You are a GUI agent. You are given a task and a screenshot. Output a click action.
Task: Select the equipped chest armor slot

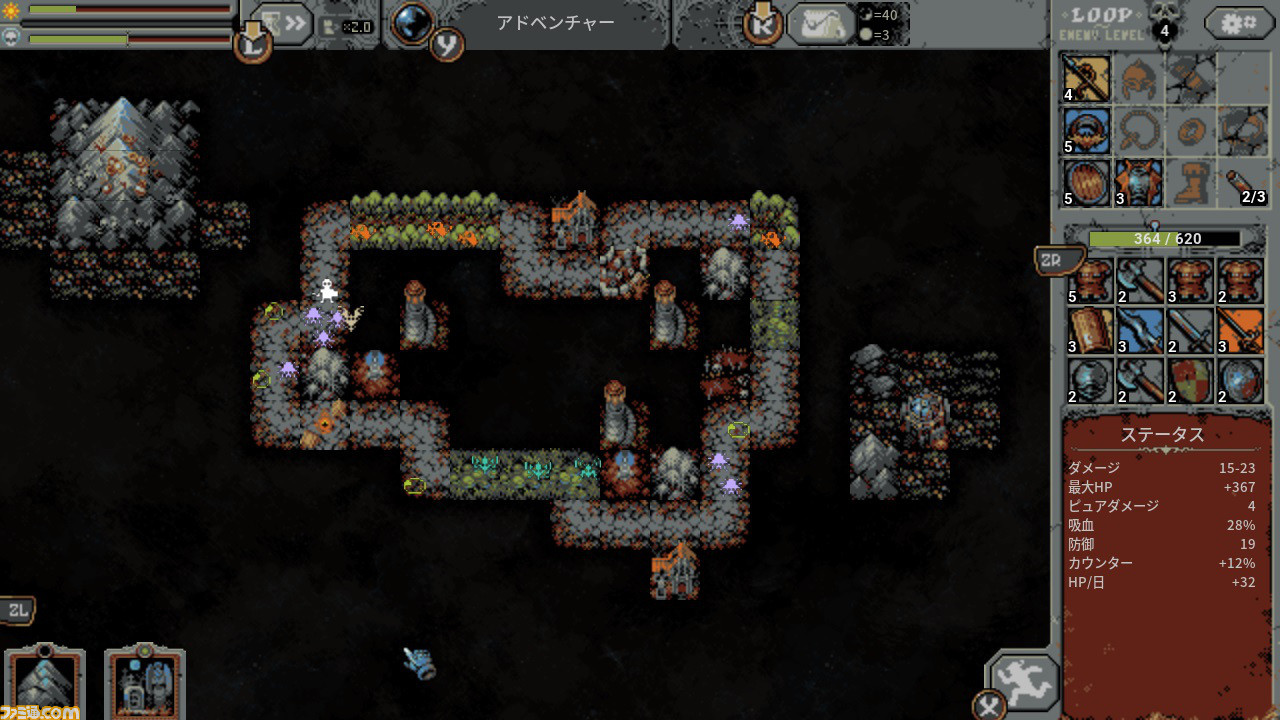[x=1138, y=183]
